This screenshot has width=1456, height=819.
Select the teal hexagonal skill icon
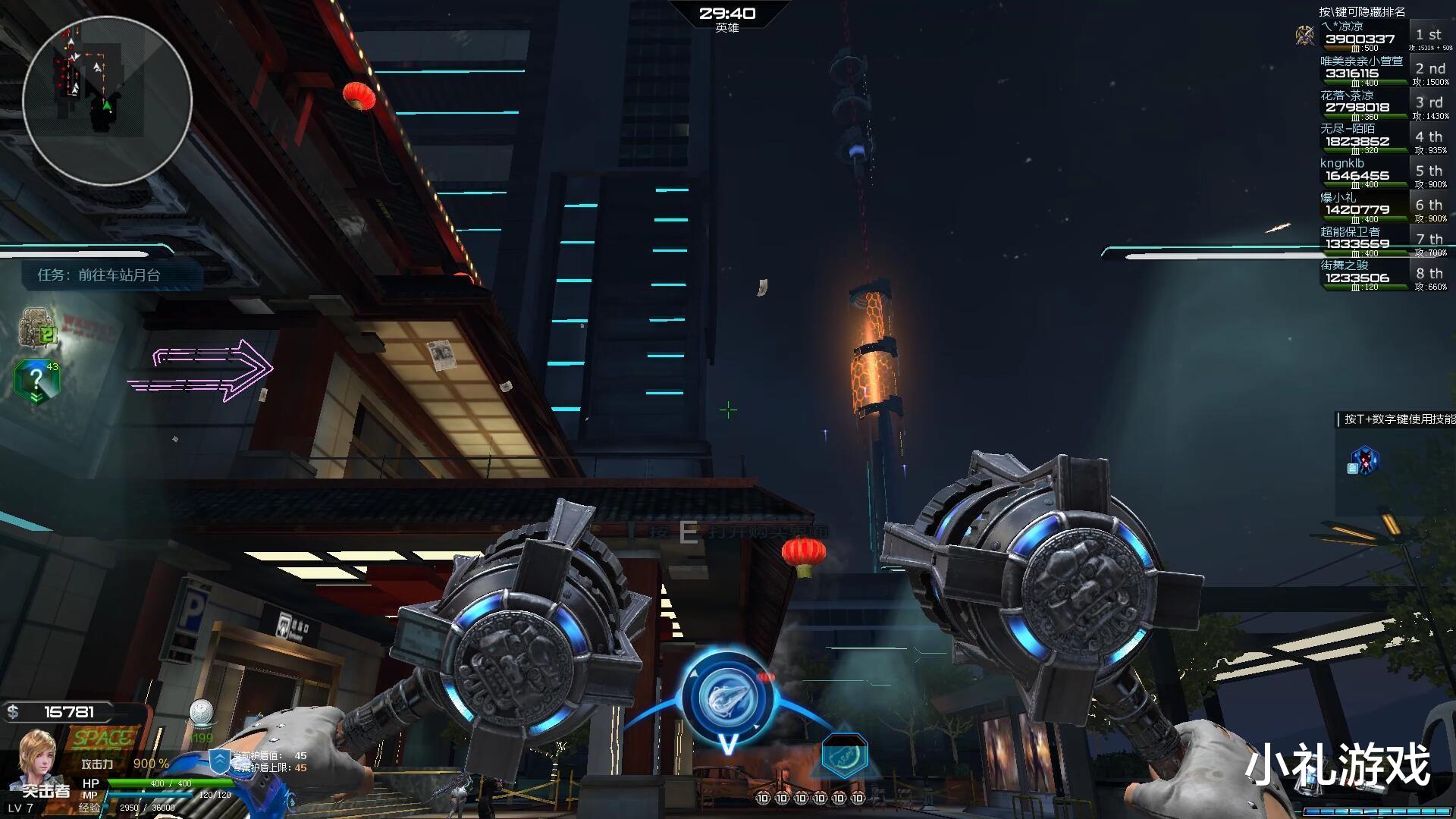click(843, 756)
